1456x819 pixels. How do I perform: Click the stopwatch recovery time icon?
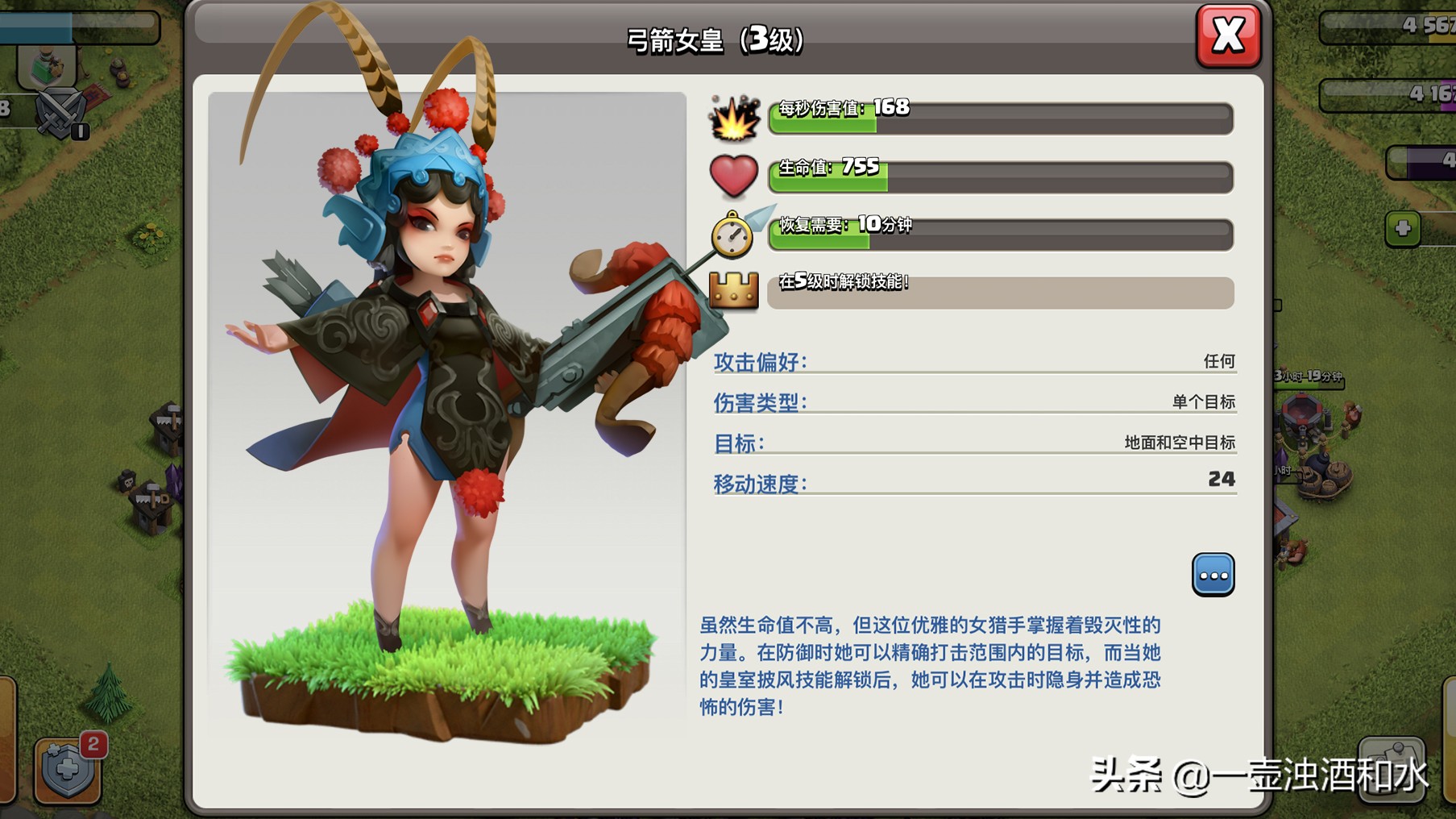tap(732, 235)
